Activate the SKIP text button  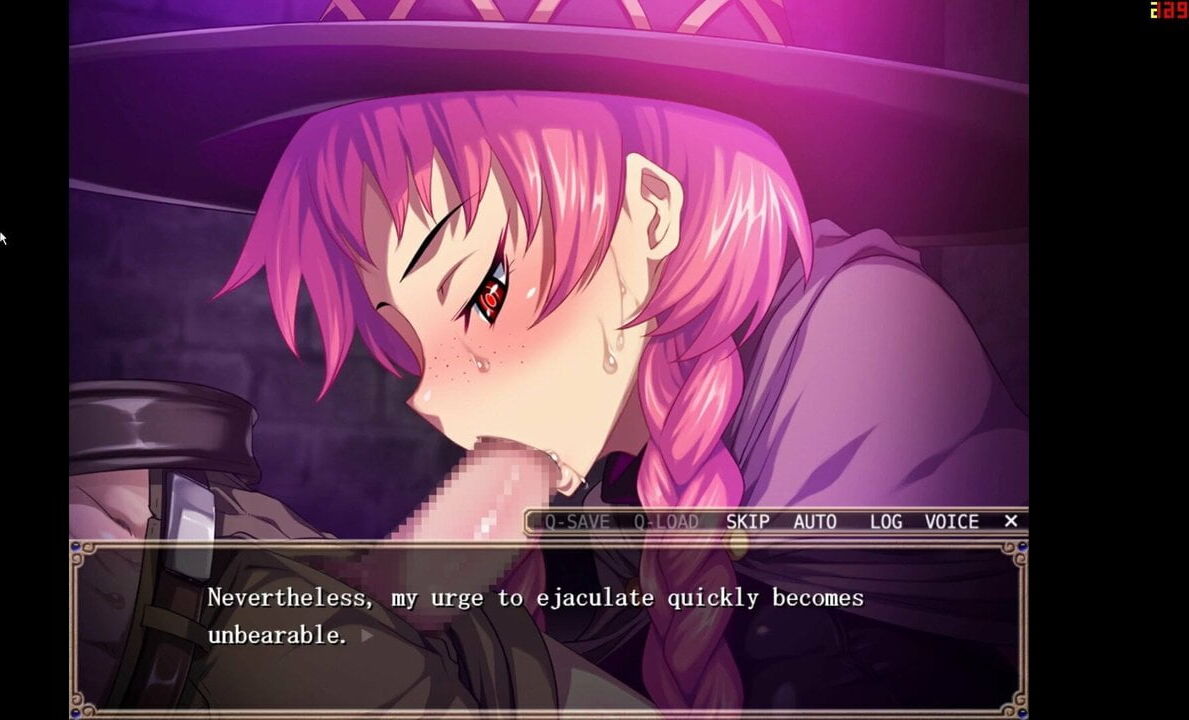(x=747, y=521)
